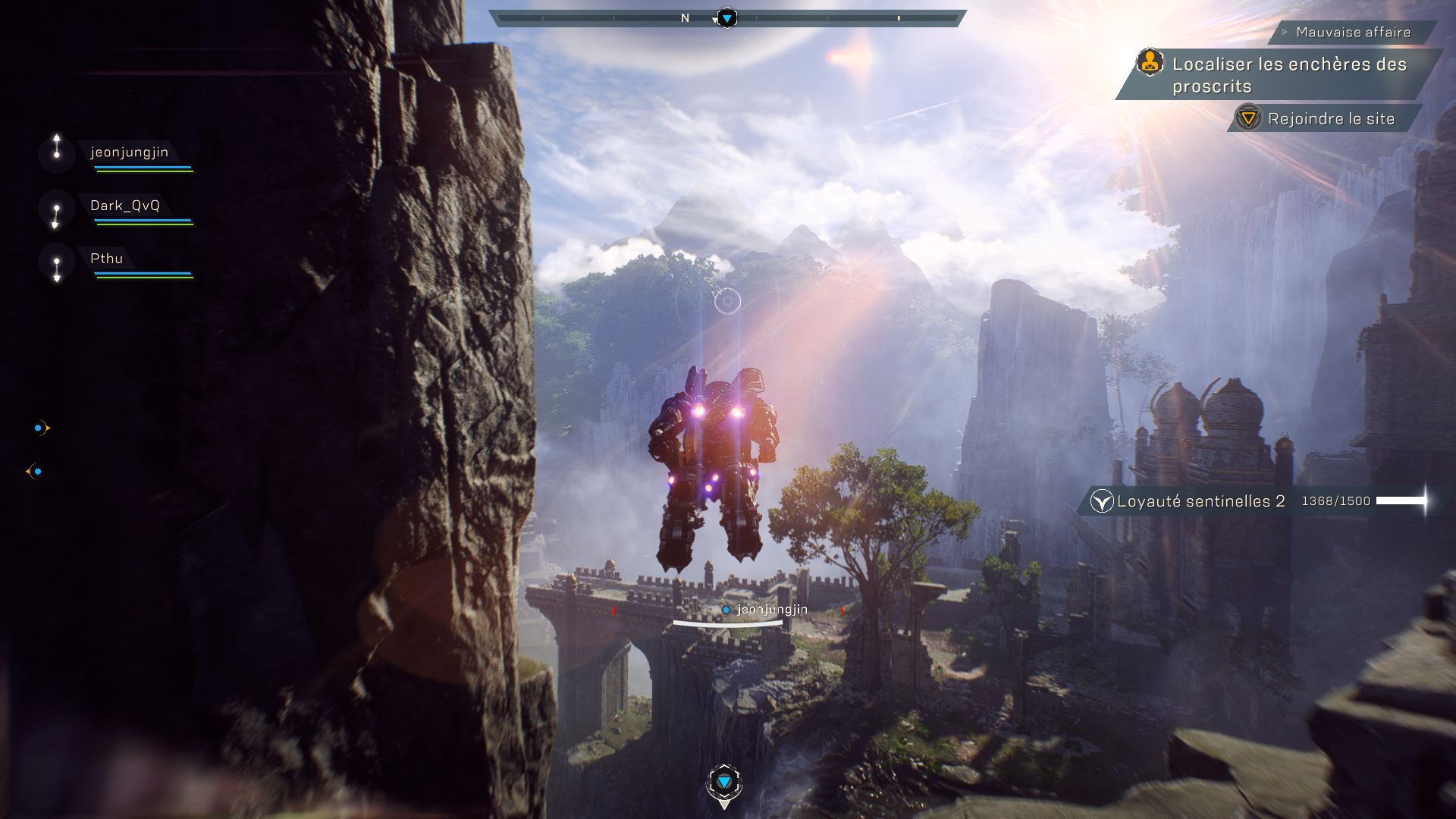Click the blue diamond marker on the compass bar
This screenshot has height=819, width=1456.
[x=726, y=17]
